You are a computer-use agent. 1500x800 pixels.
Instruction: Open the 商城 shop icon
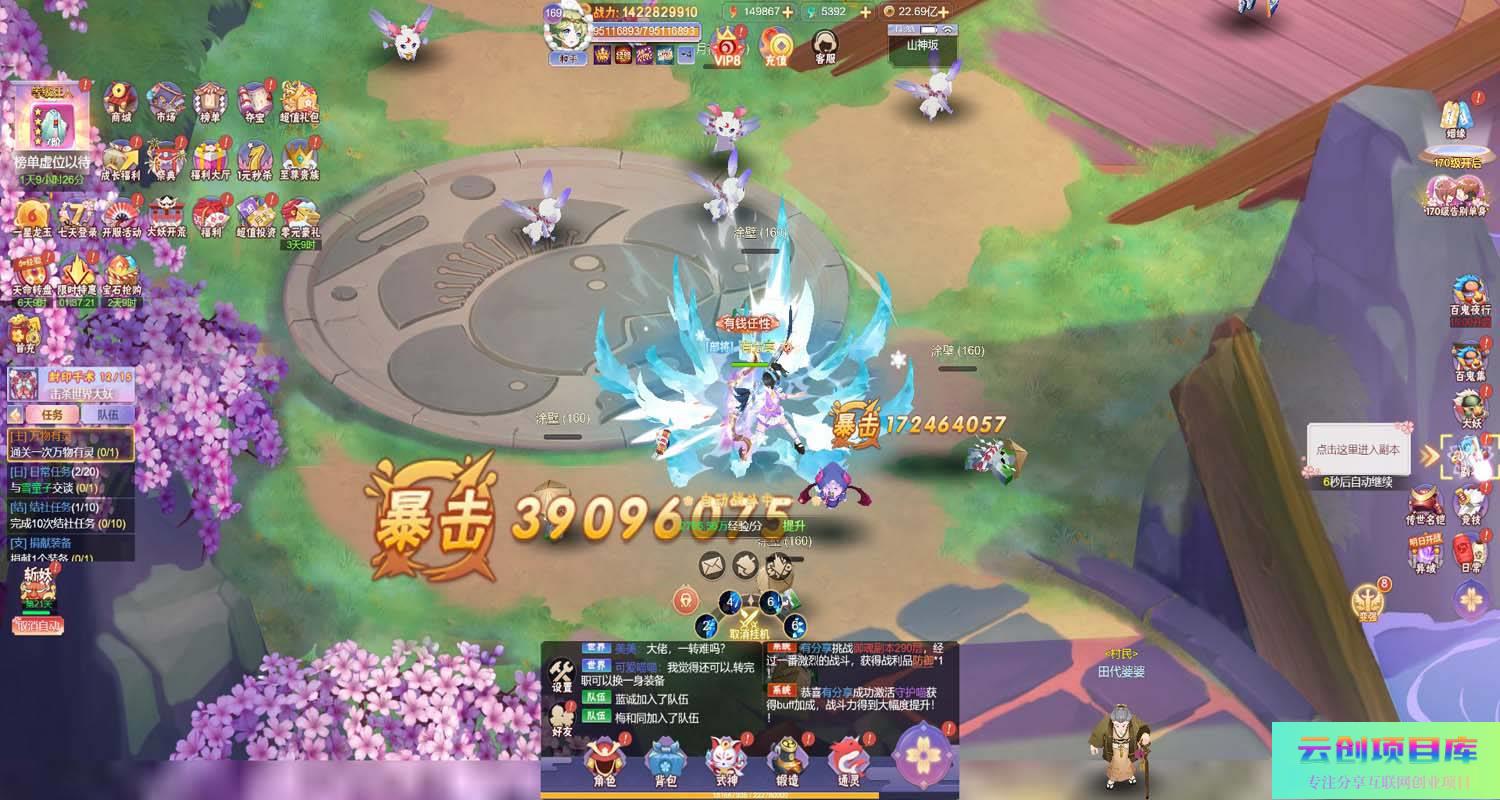click(x=121, y=101)
